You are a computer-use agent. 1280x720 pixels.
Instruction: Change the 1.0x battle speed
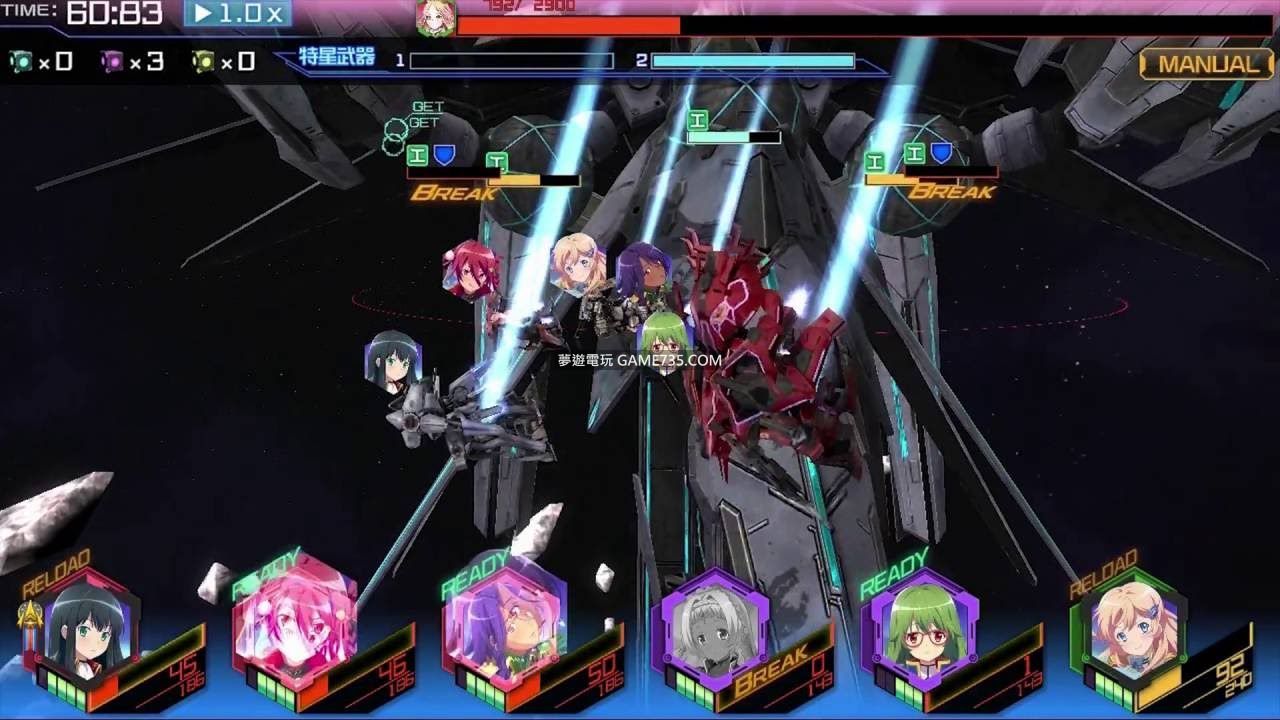(x=238, y=14)
